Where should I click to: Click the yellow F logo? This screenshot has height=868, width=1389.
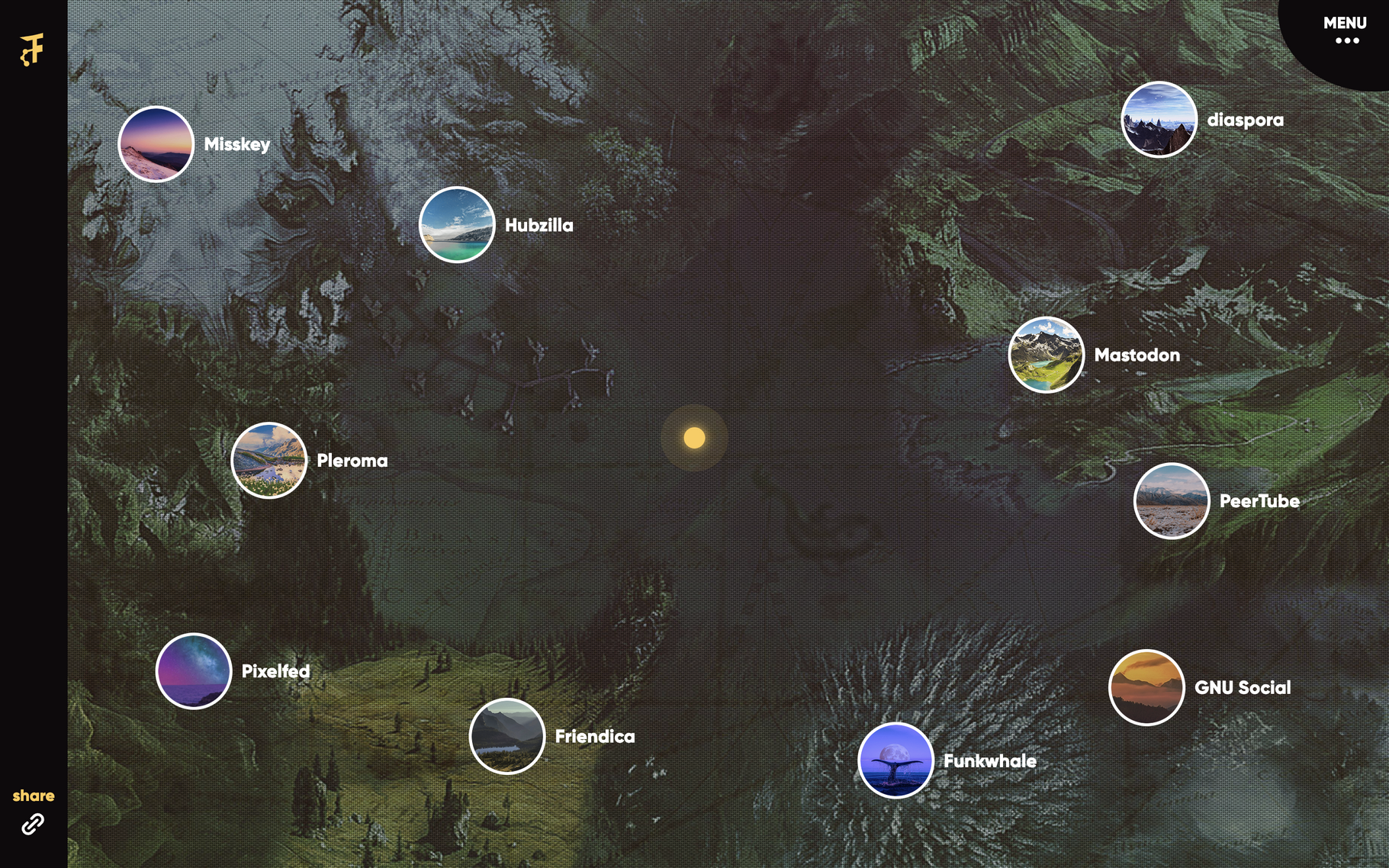pos(32,50)
